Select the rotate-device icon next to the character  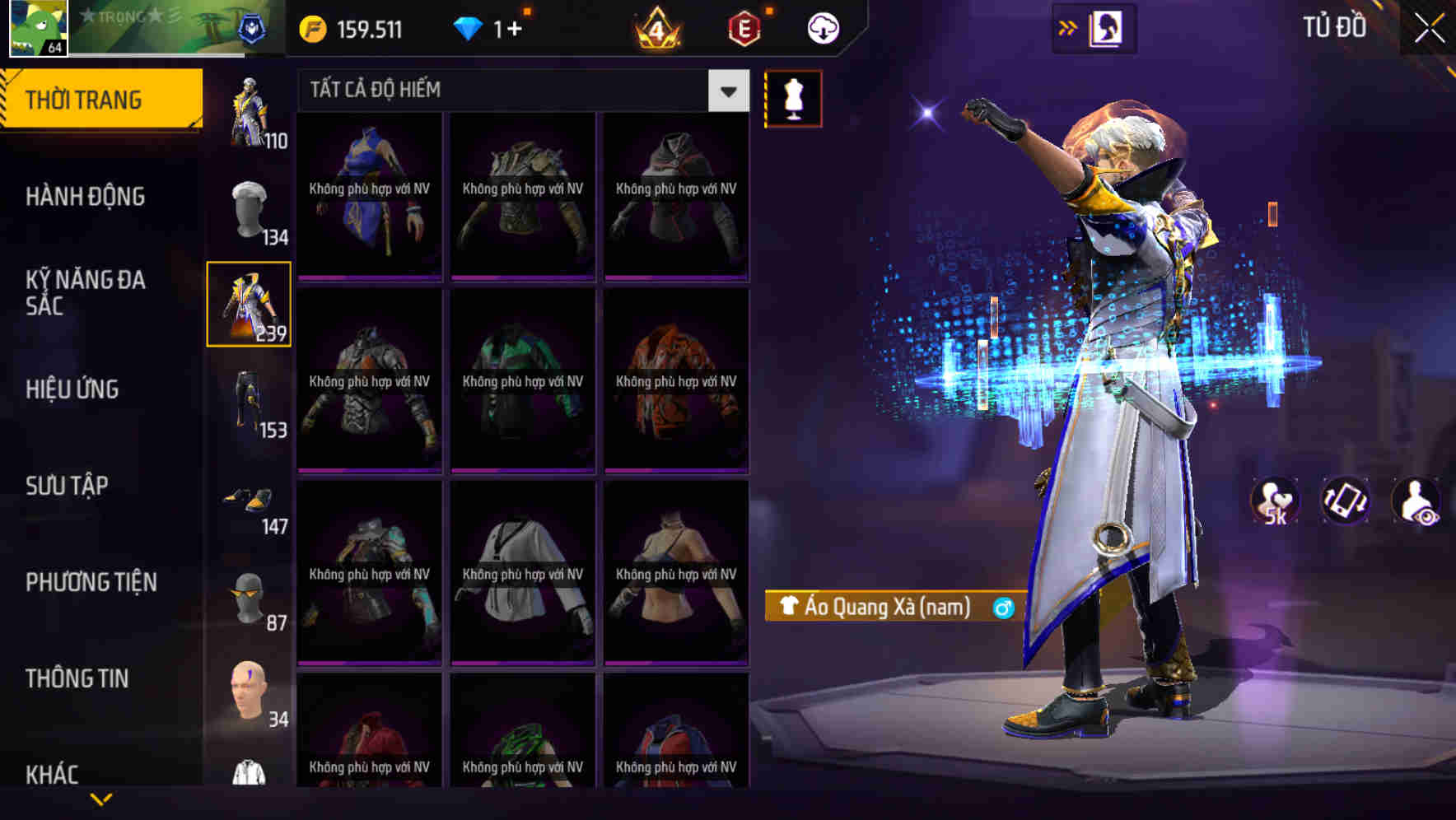(1346, 501)
